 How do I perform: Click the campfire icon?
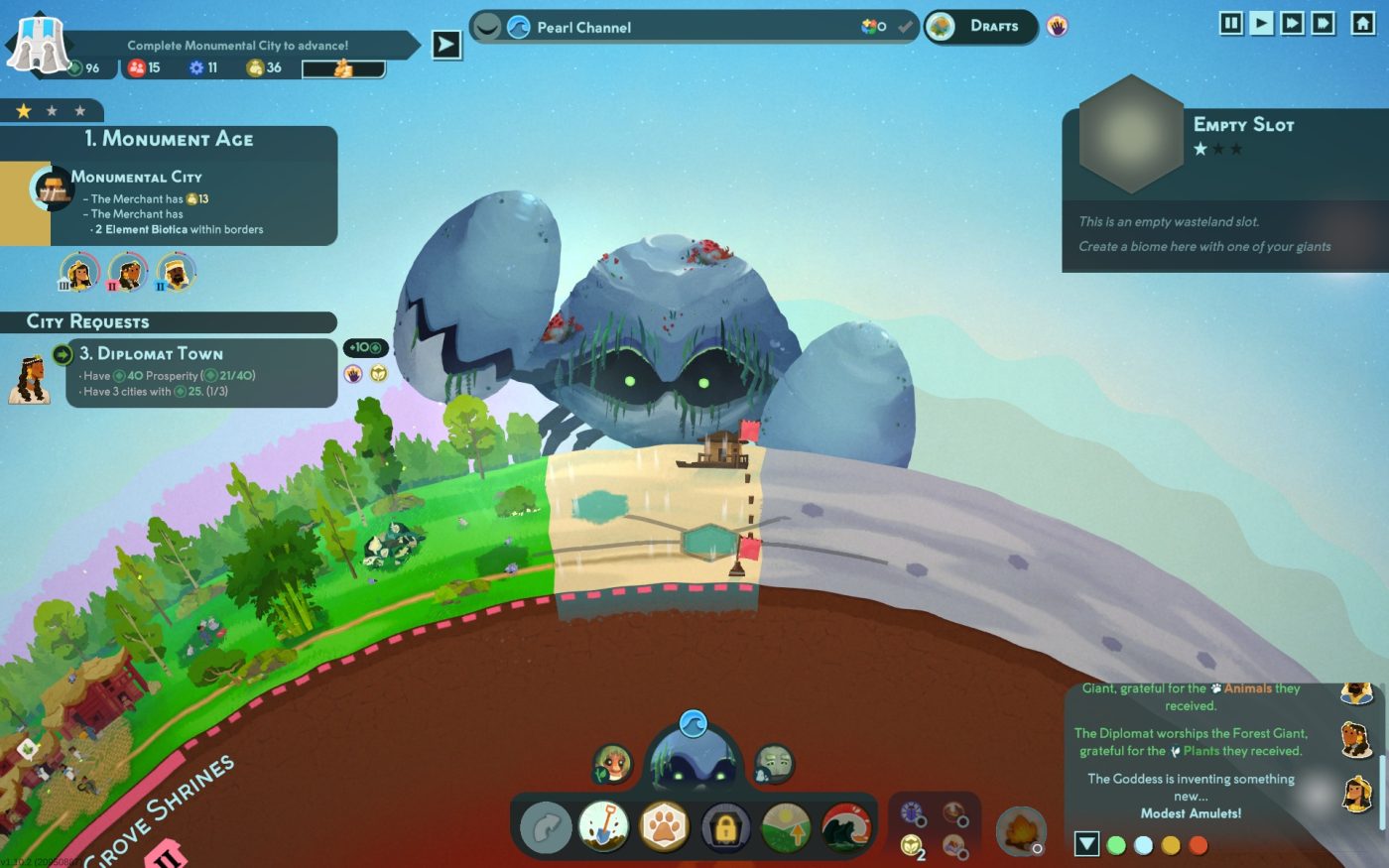point(1020,829)
